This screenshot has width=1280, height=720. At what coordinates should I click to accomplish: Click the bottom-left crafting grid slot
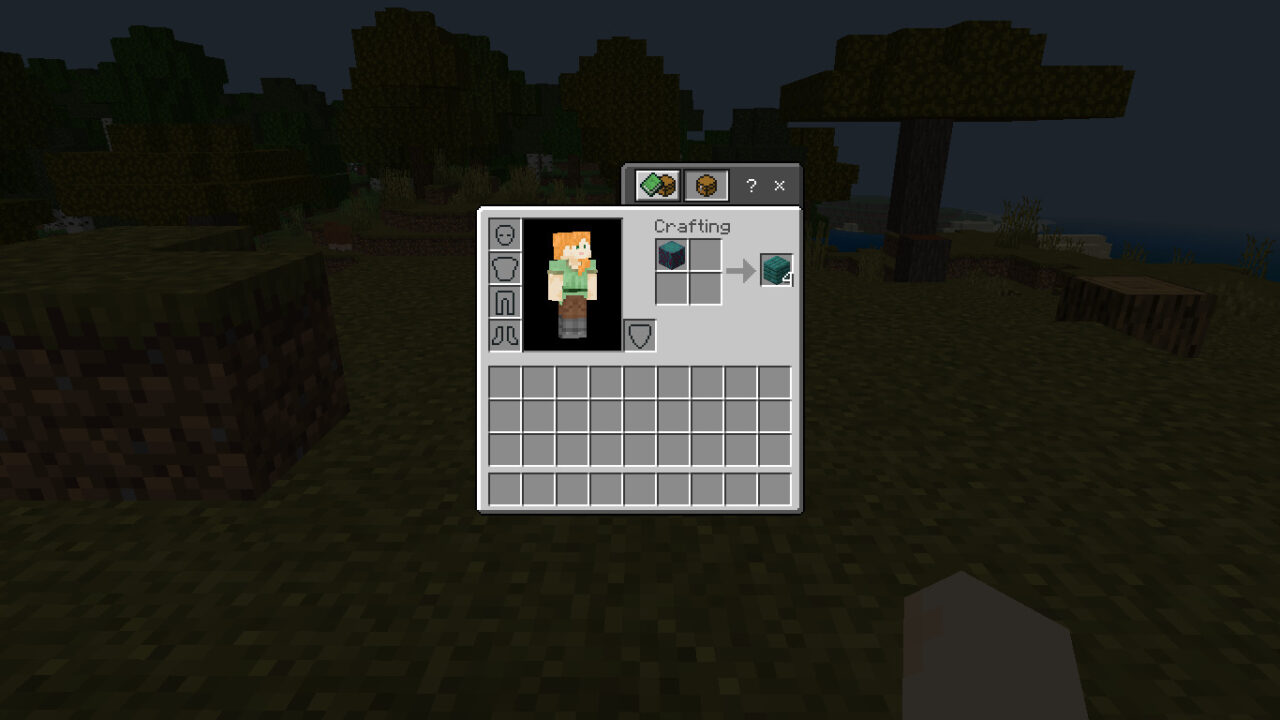pyautogui.click(x=670, y=288)
